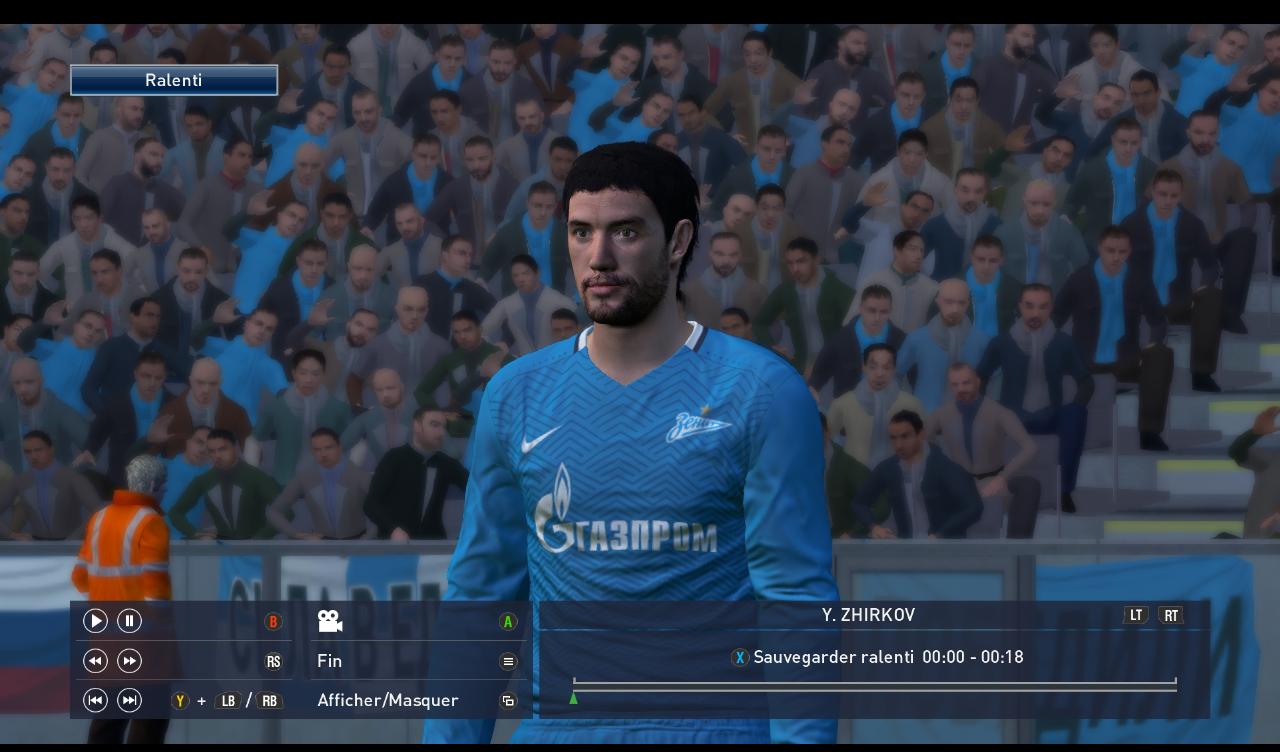This screenshot has width=1280, height=752.
Task: Select the yellow Y button icon
Action: [x=180, y=700]
